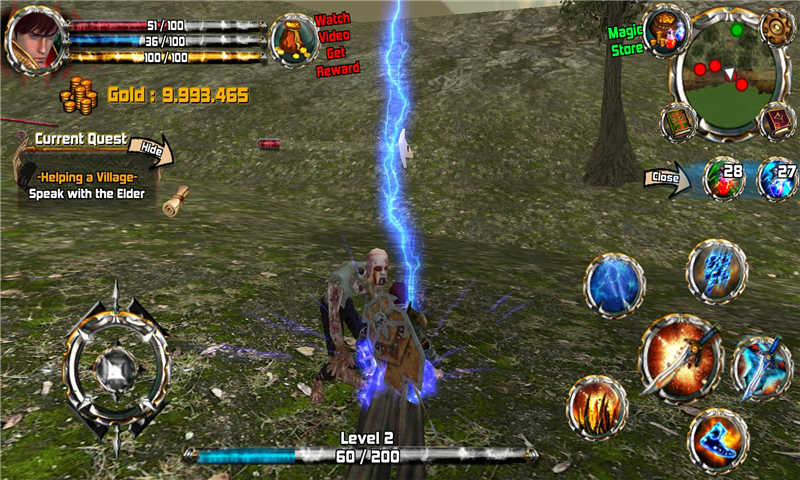800x480 pixels.
Task: Tap the Watch Video Get Reward icon
Action: pos(295,40)
